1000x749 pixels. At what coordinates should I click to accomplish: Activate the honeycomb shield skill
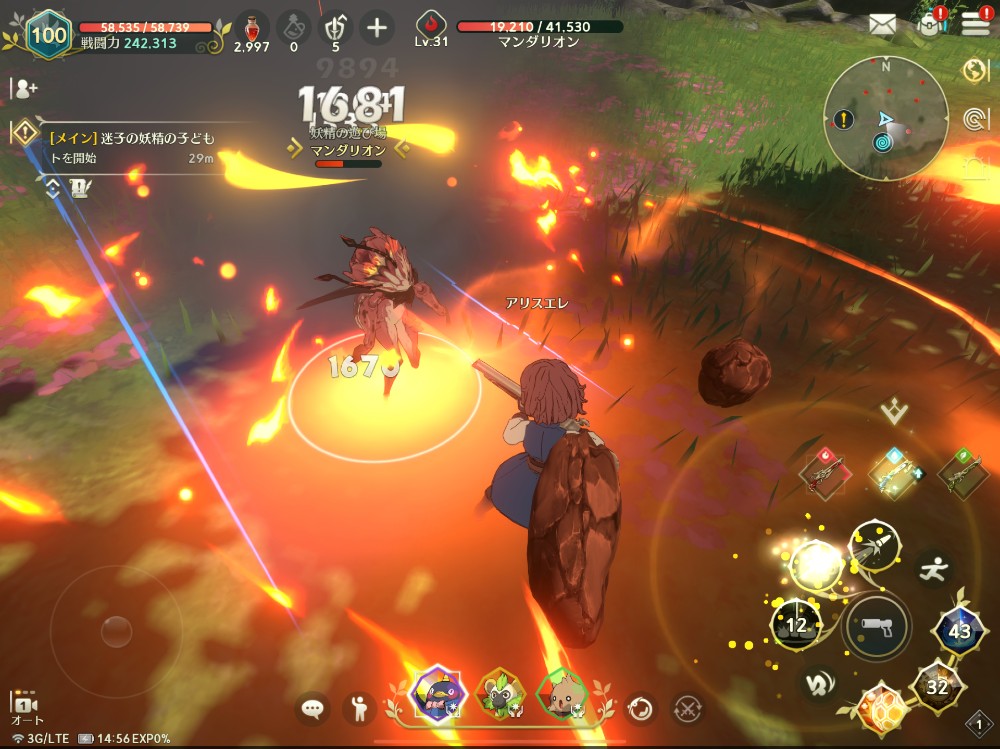coord(881,707)
